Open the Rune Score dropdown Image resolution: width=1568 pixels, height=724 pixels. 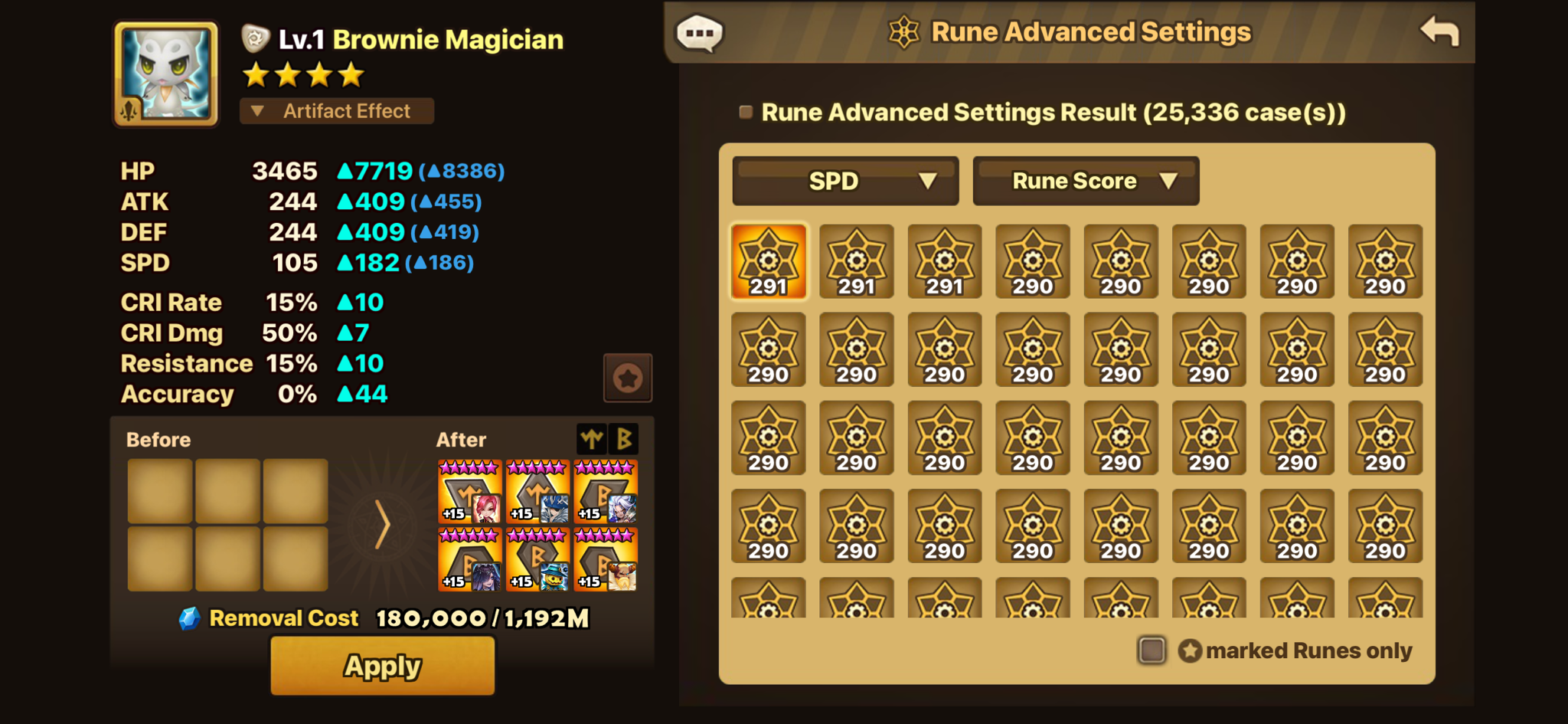(1086, 182)
